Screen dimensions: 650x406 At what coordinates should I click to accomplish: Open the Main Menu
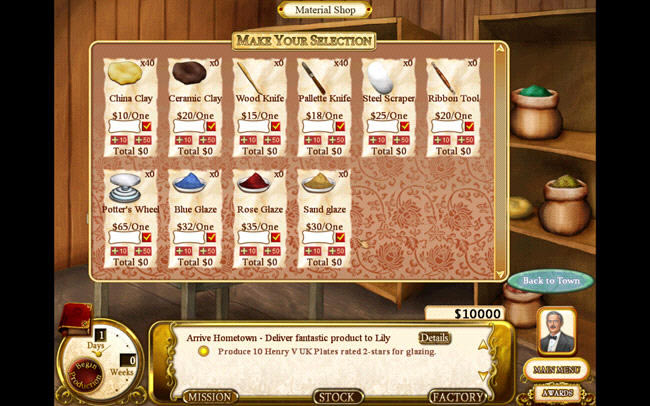[x=556, y=369]
